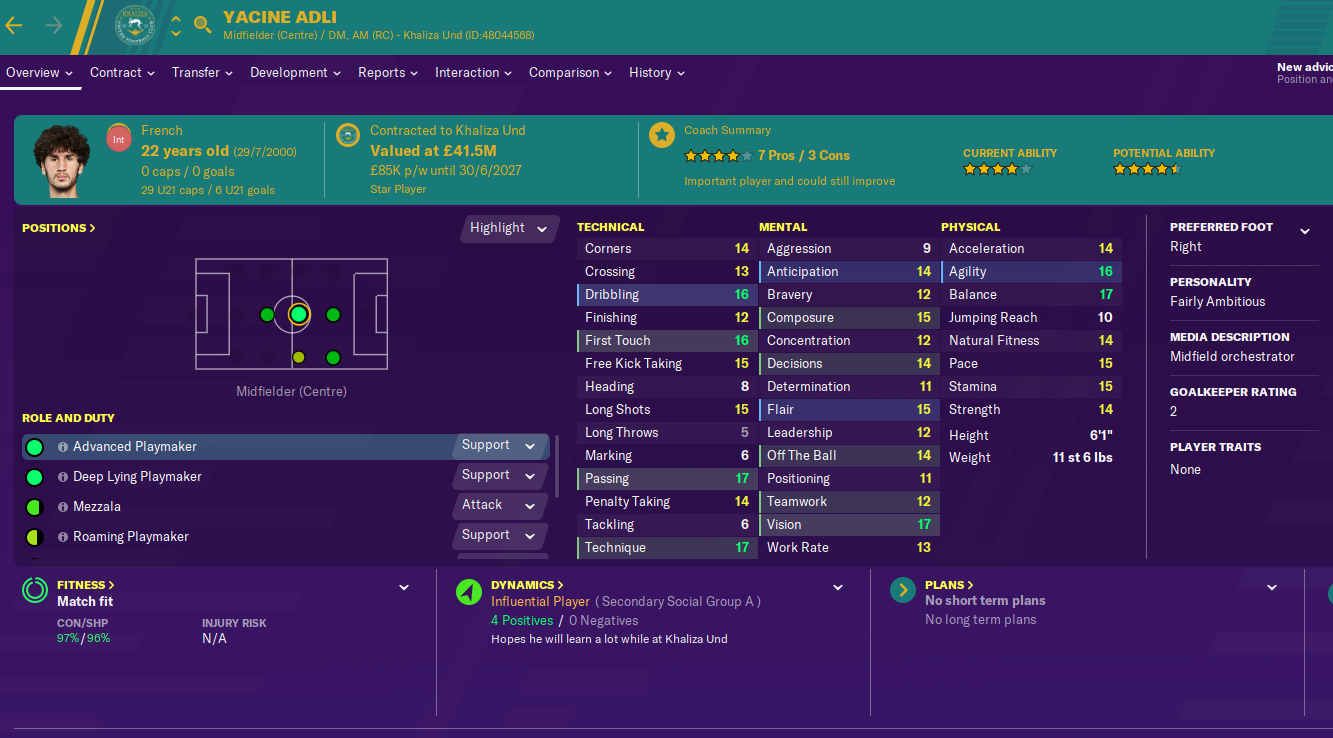Open the Fitness panel heading

pyautogui.click(x=85, y=585)
